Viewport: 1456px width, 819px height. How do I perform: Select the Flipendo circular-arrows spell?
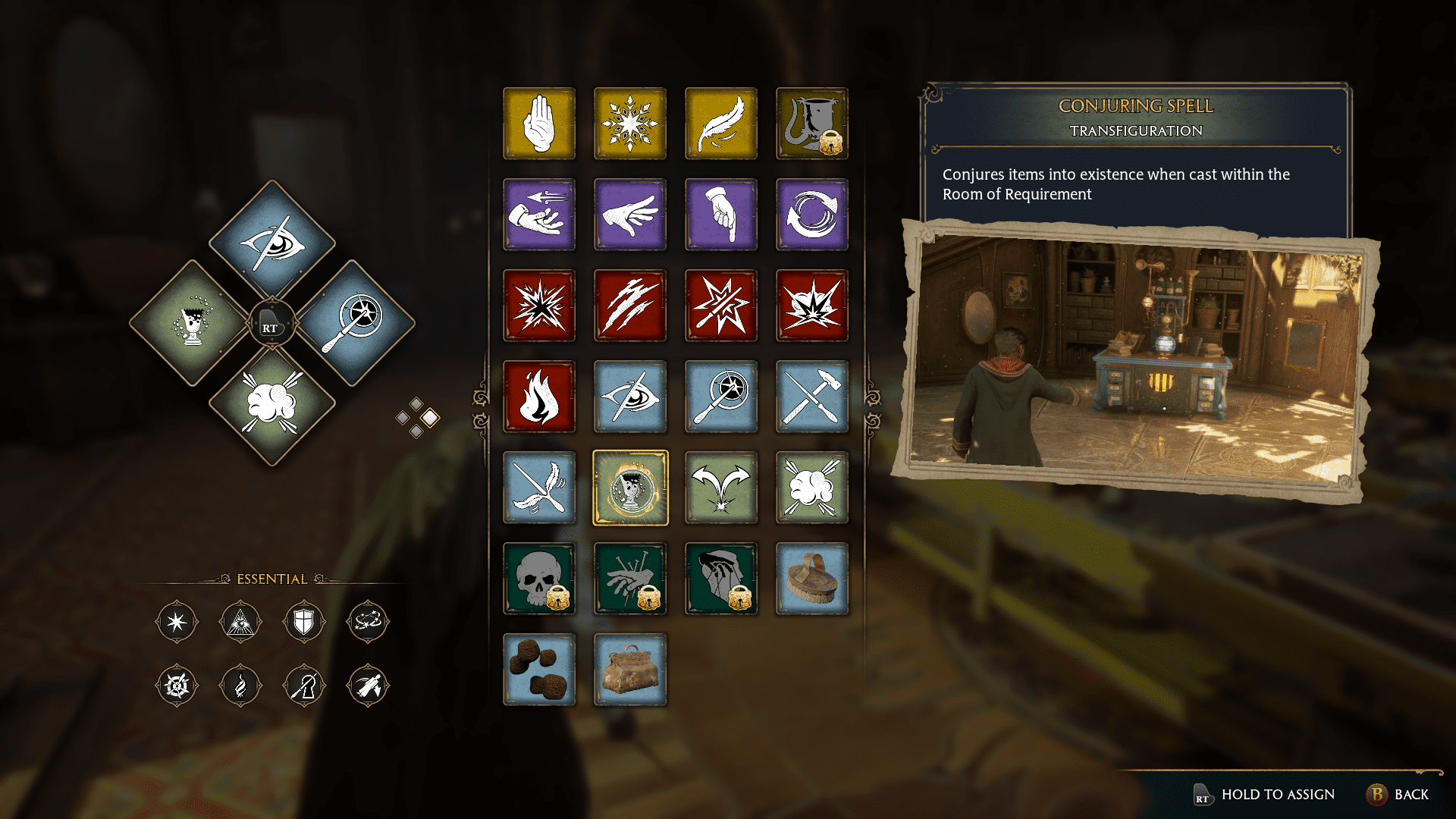[812, 215]
